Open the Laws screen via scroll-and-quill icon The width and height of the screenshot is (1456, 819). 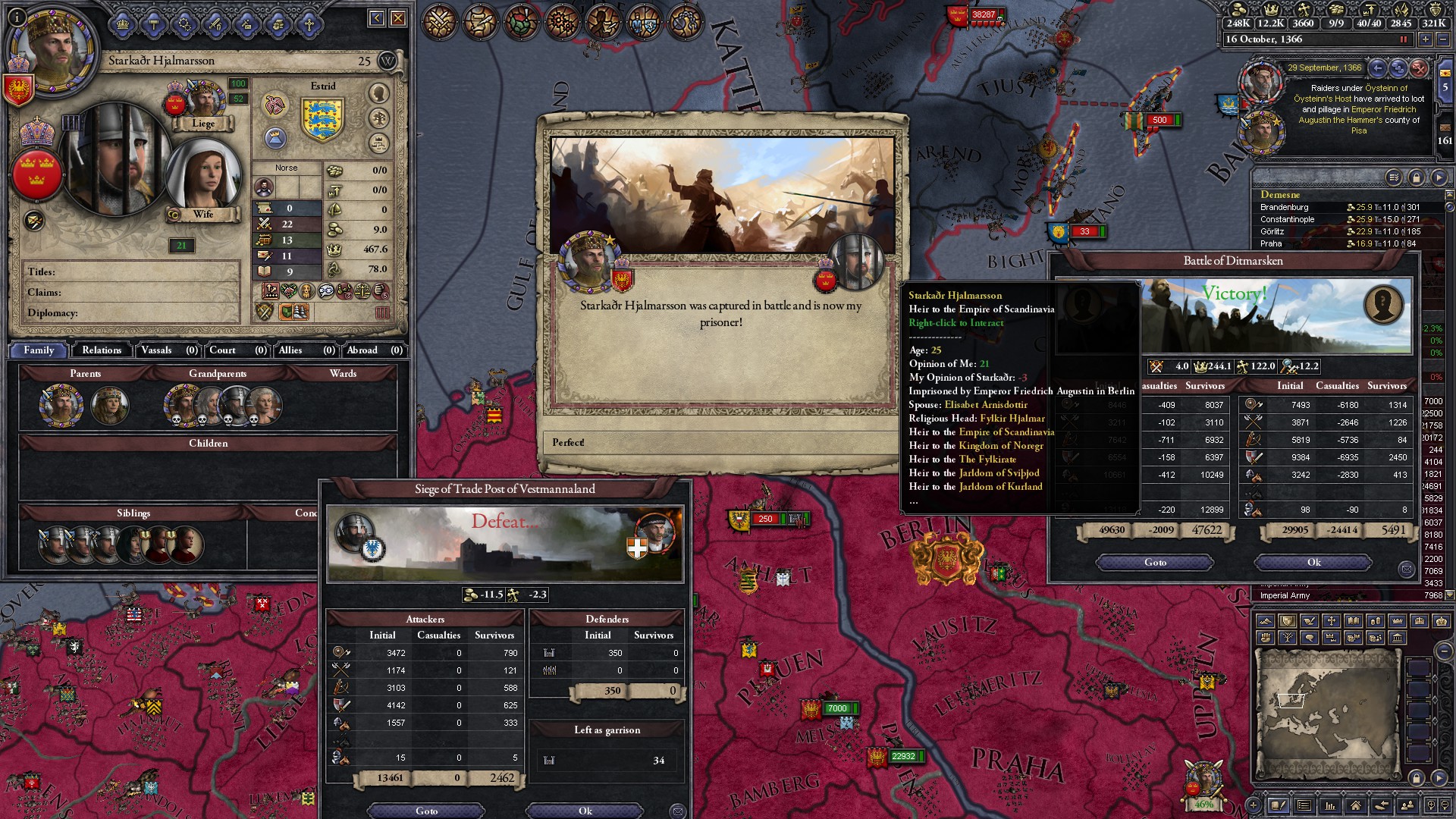481,20
